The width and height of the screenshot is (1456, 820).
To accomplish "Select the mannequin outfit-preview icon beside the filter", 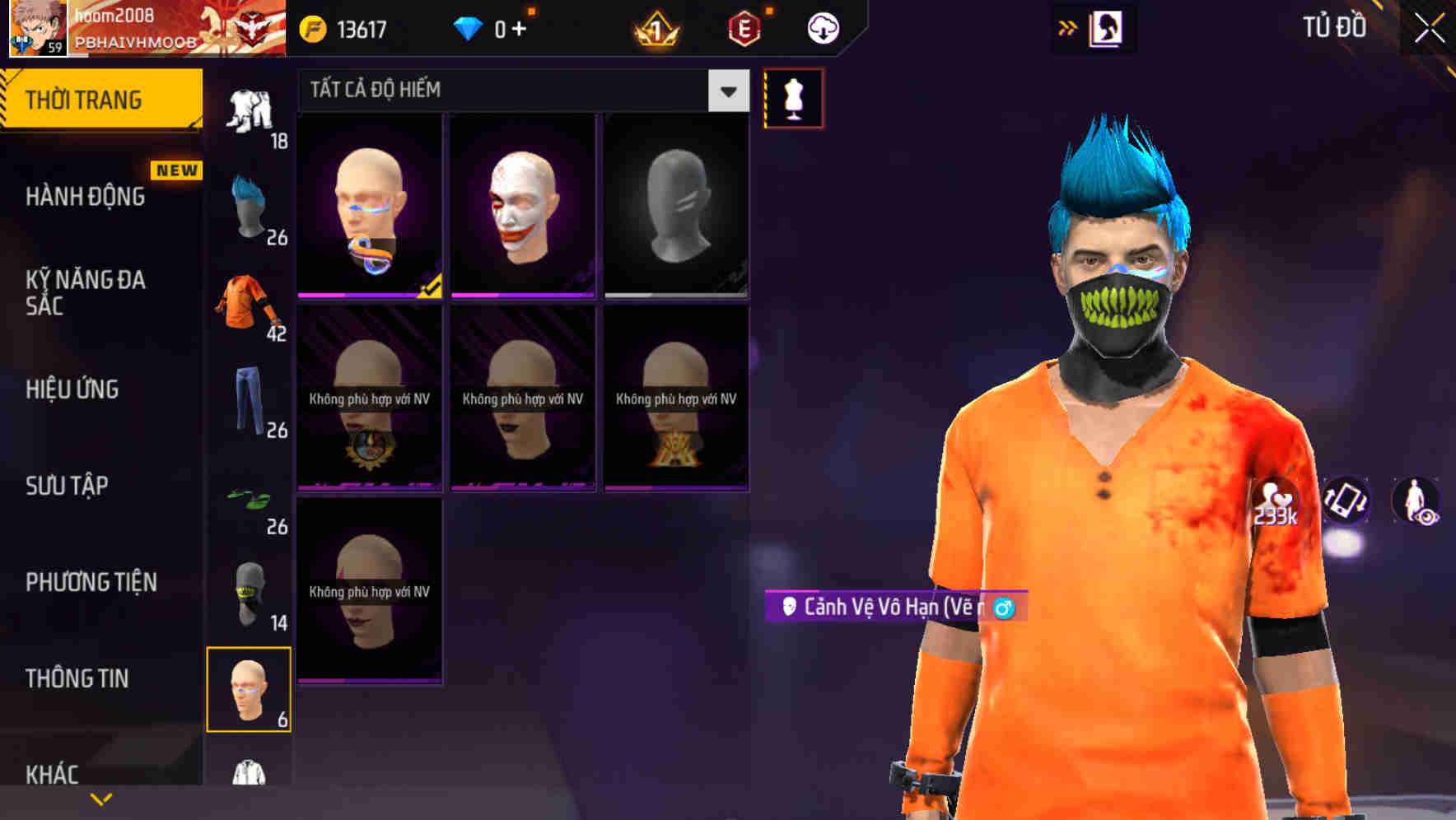I will point(793,96).
